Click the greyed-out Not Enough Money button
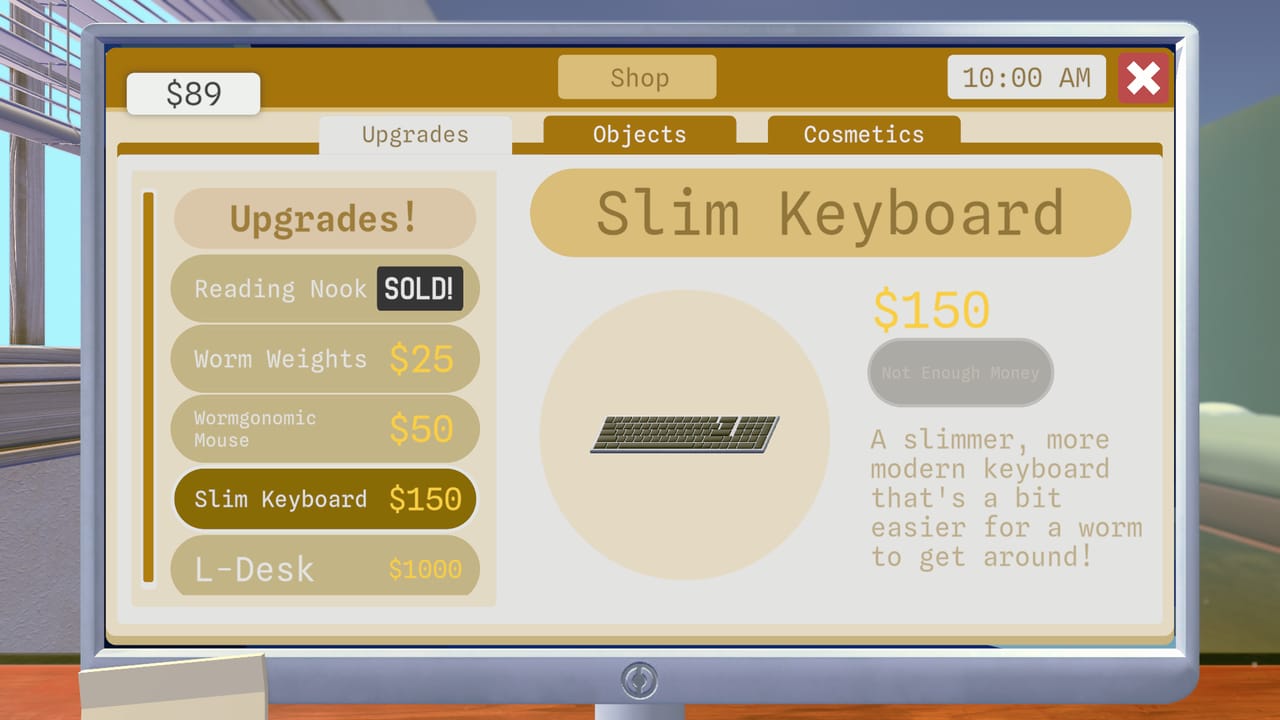1280x720 pixels. pyautogui.click(x=959, y=372)
